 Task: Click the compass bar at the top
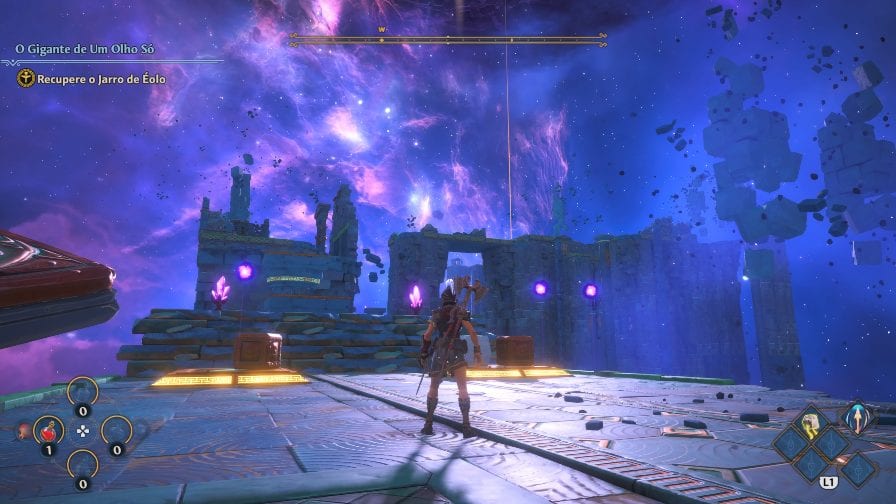coord(447,40)
